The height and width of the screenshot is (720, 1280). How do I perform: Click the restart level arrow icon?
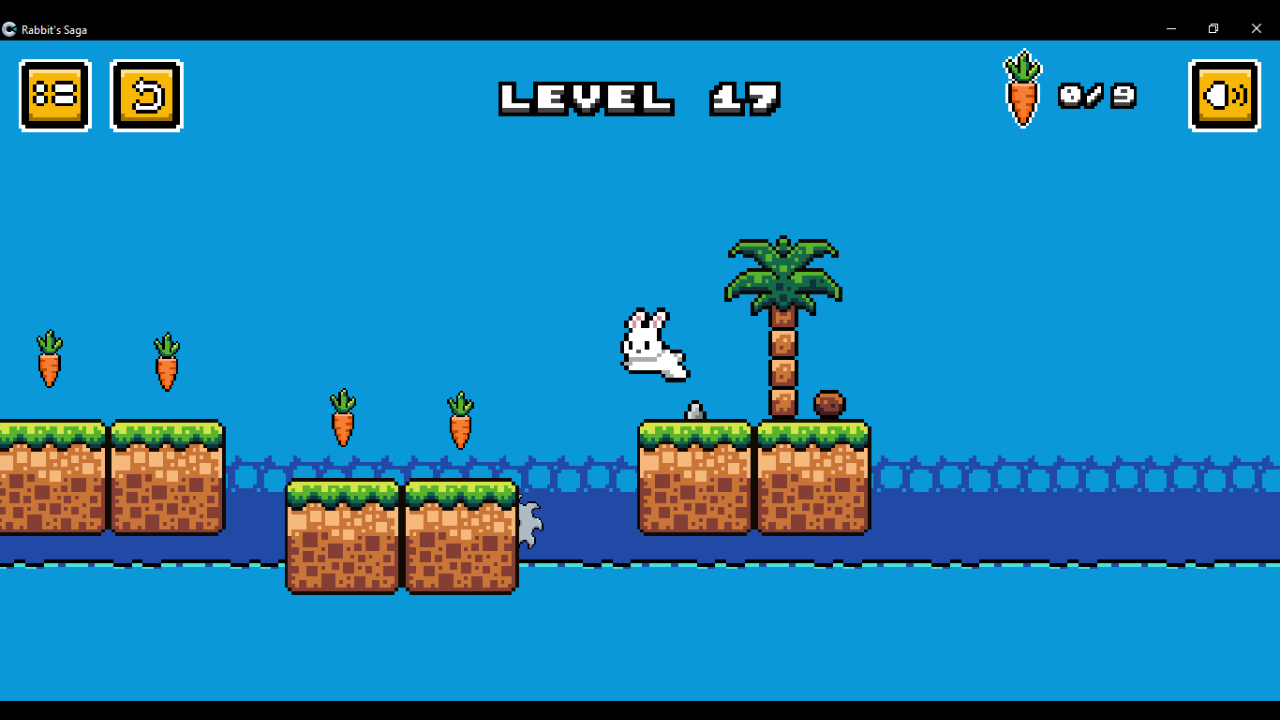point(147,95)
